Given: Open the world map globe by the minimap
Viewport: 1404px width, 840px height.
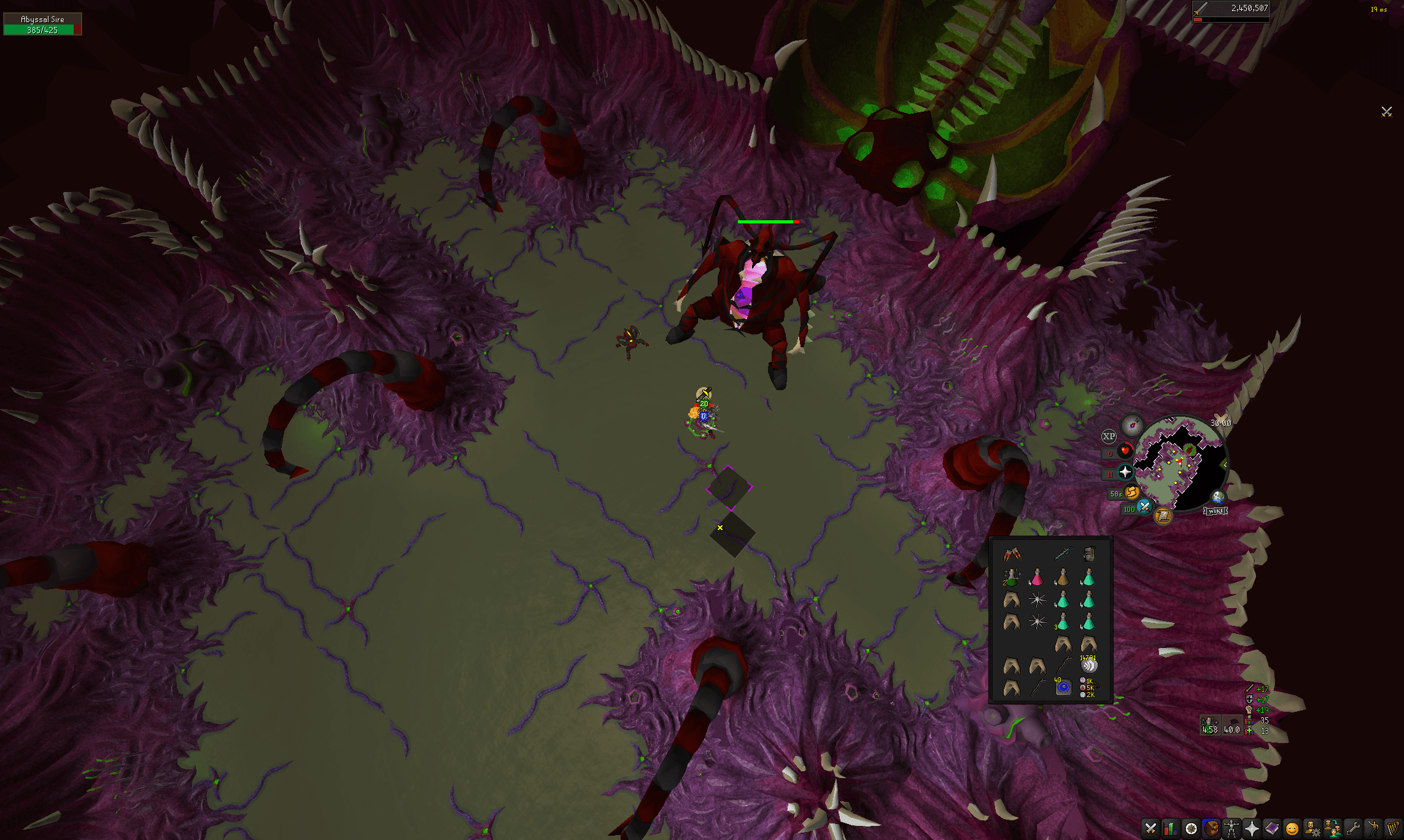Looking at the screenshot, I should point(1218,497).
